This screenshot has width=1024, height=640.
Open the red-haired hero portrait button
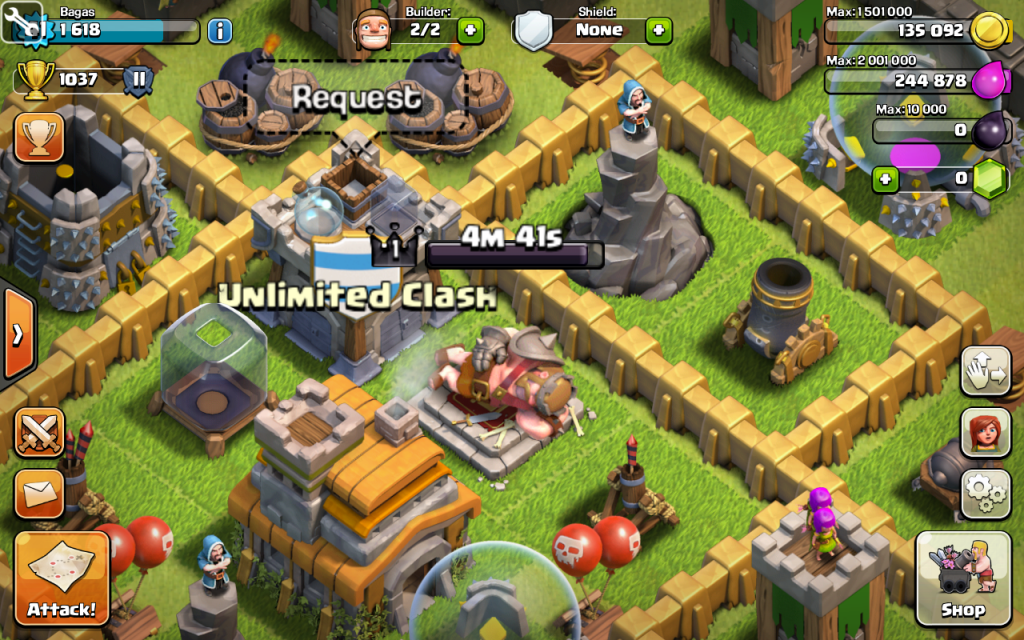985,432
